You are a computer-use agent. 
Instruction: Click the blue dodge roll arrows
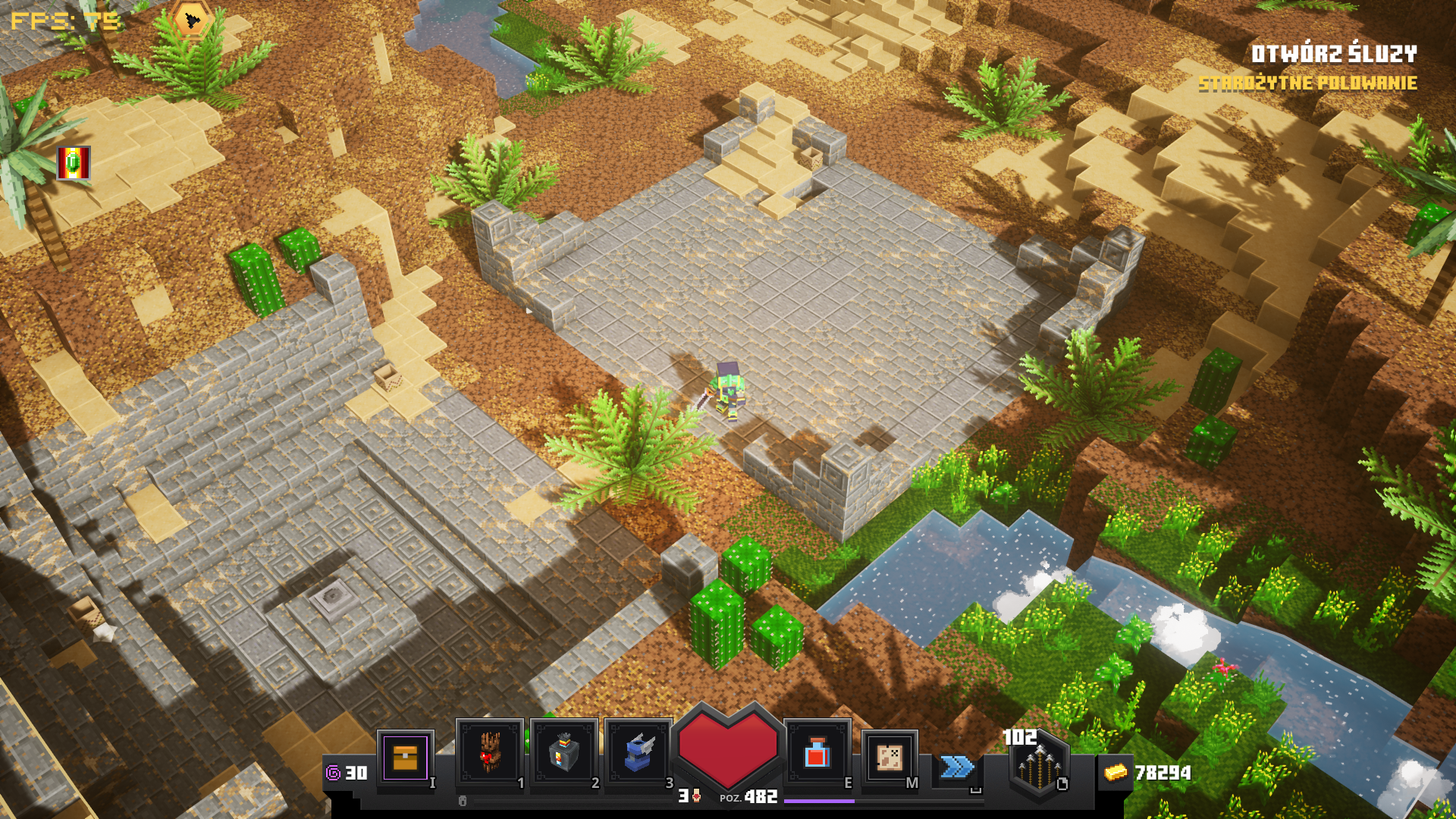[957, 767]
